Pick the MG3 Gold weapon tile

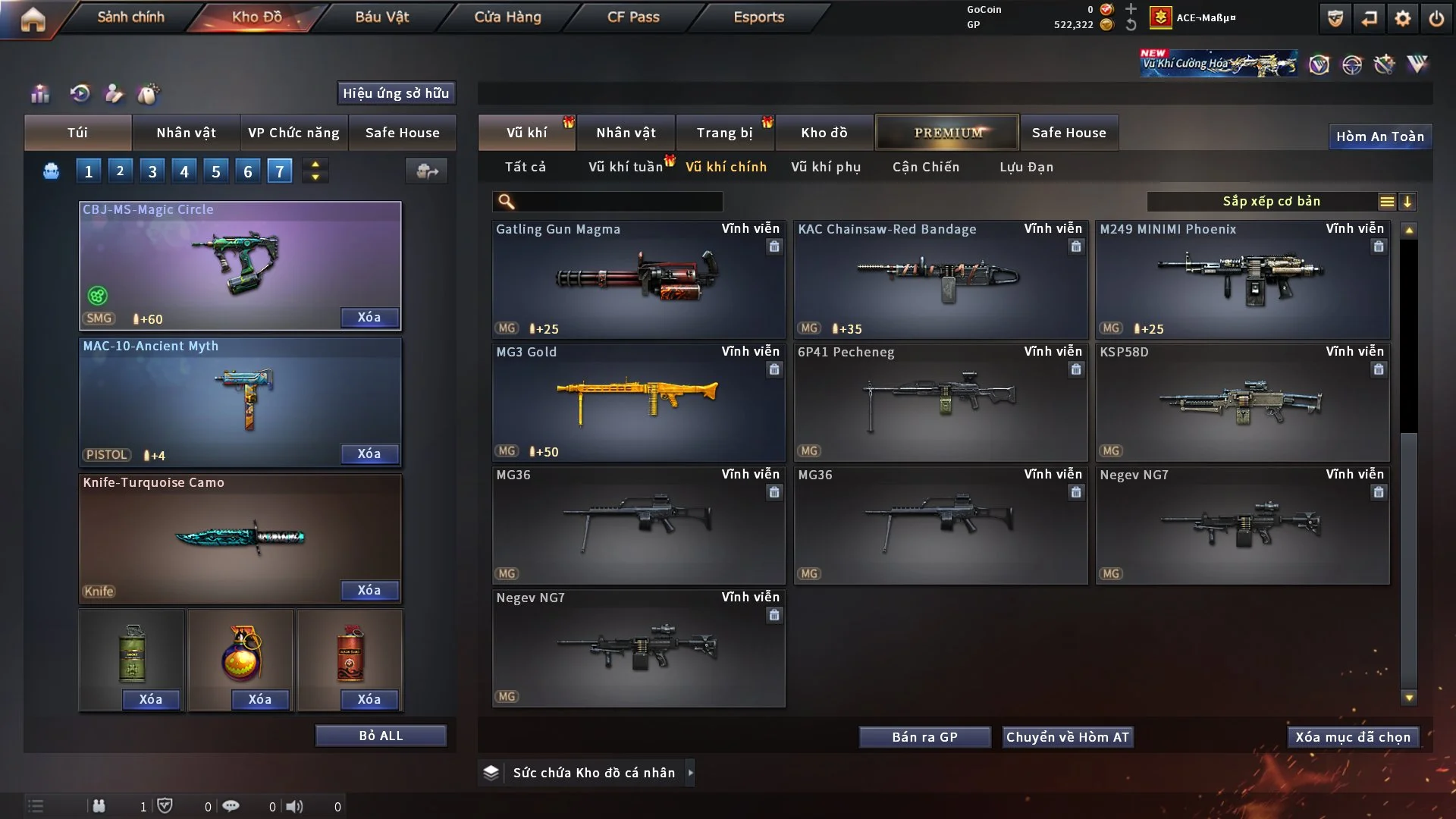coord(638,402)
